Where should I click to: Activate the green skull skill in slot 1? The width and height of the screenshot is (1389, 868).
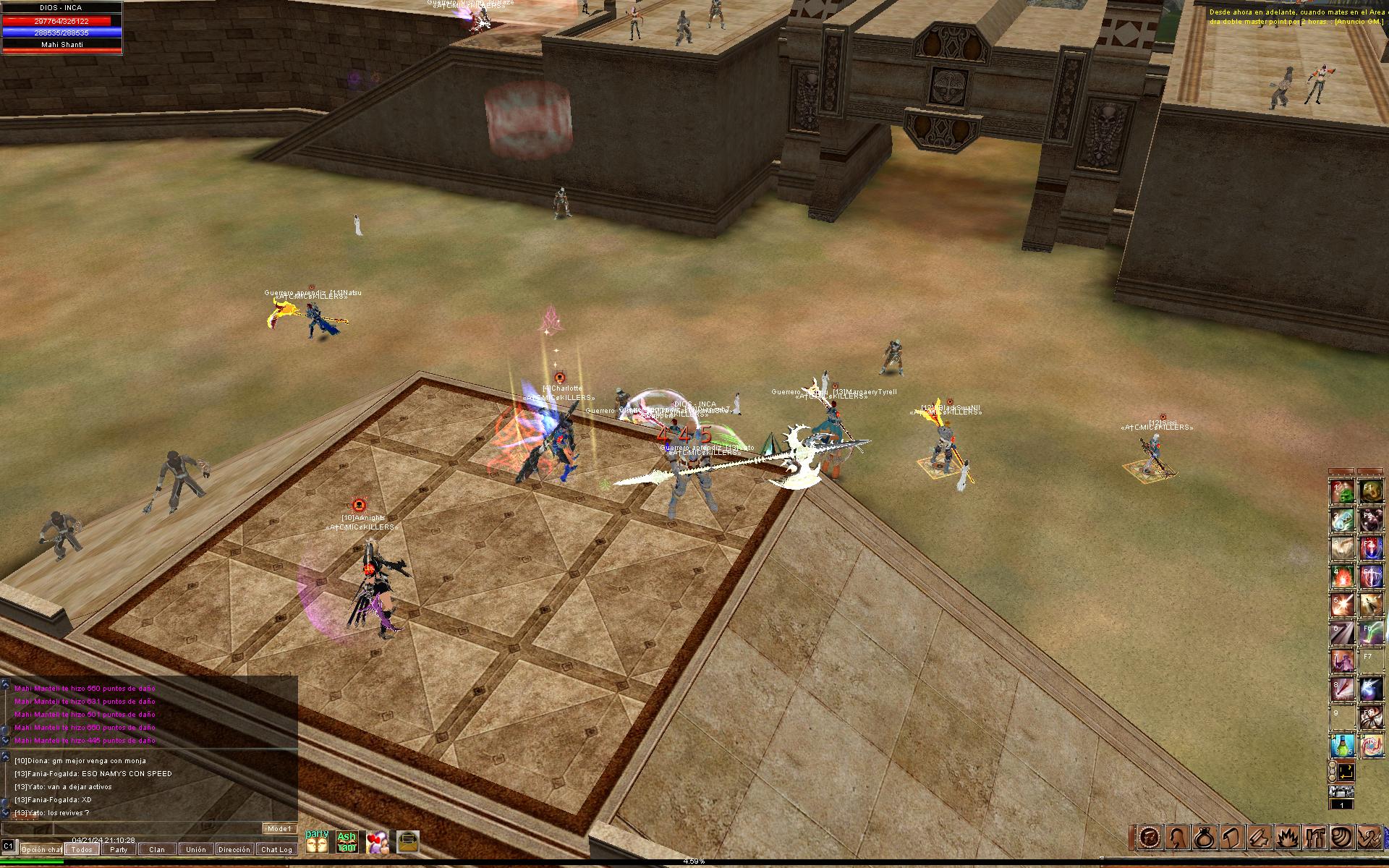(1343, 493)
